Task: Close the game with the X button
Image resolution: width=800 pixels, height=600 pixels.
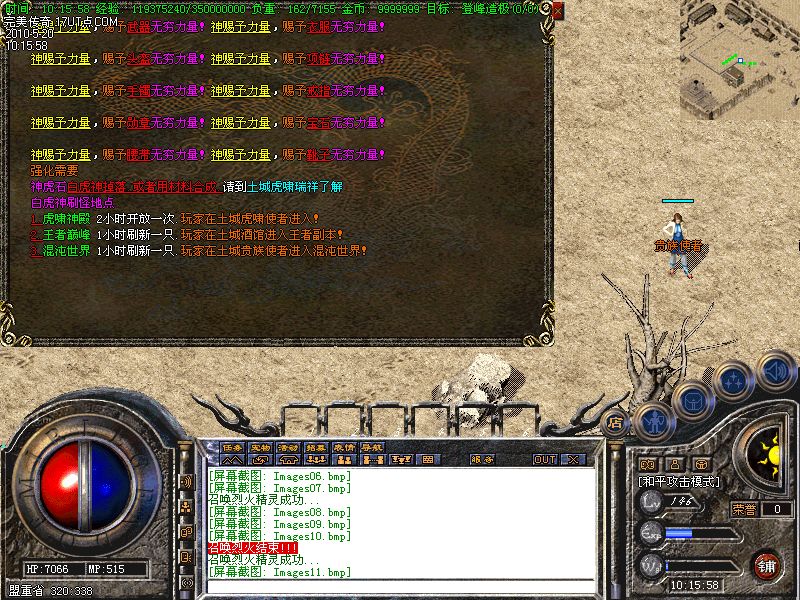Action: tap(573, 460)
